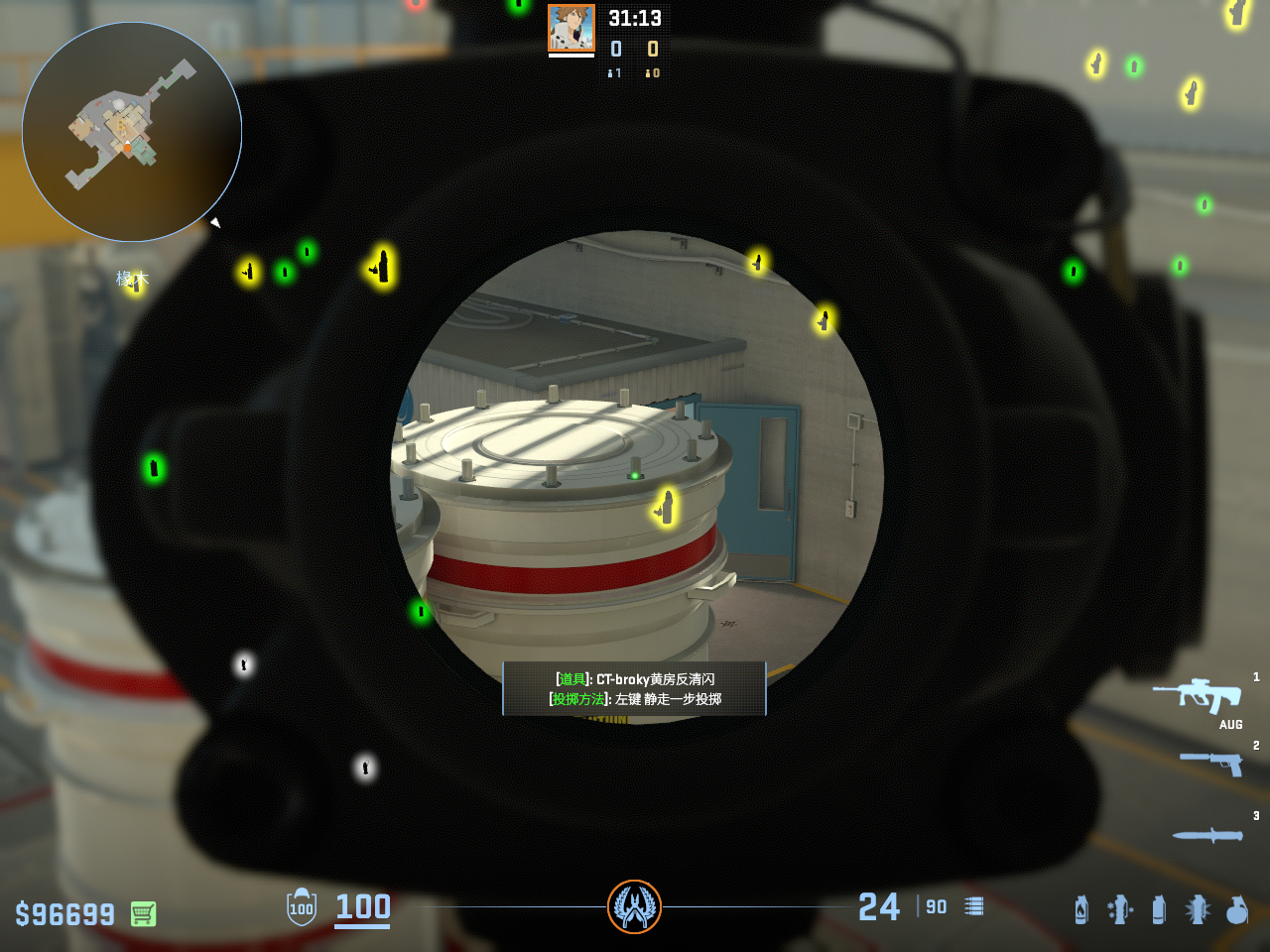Screen dimensions: 1270x952
Task: Choose the knife in slot 3
Action: [1207, 835]
